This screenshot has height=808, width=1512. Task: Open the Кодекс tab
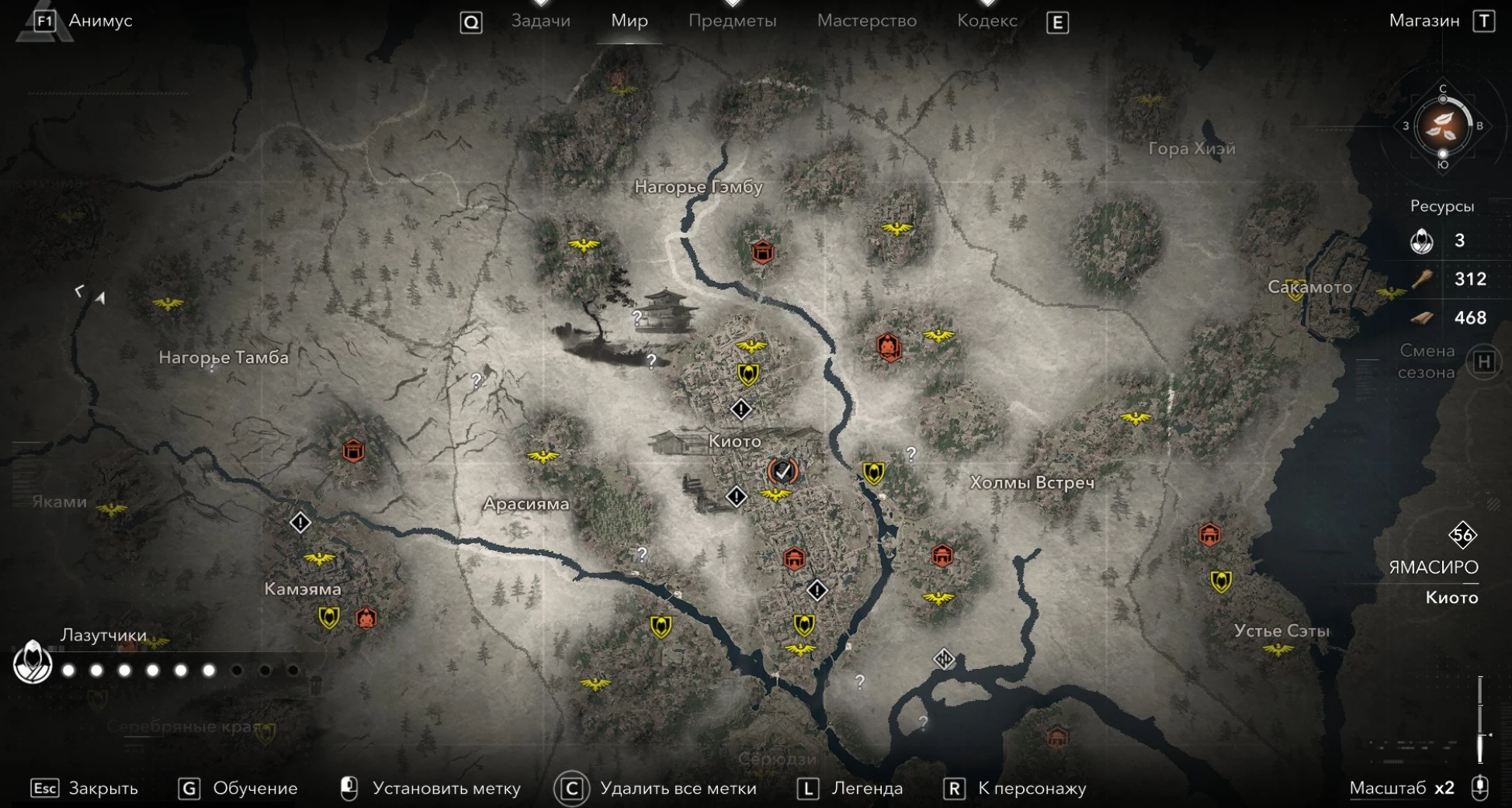tap(987, 21)
